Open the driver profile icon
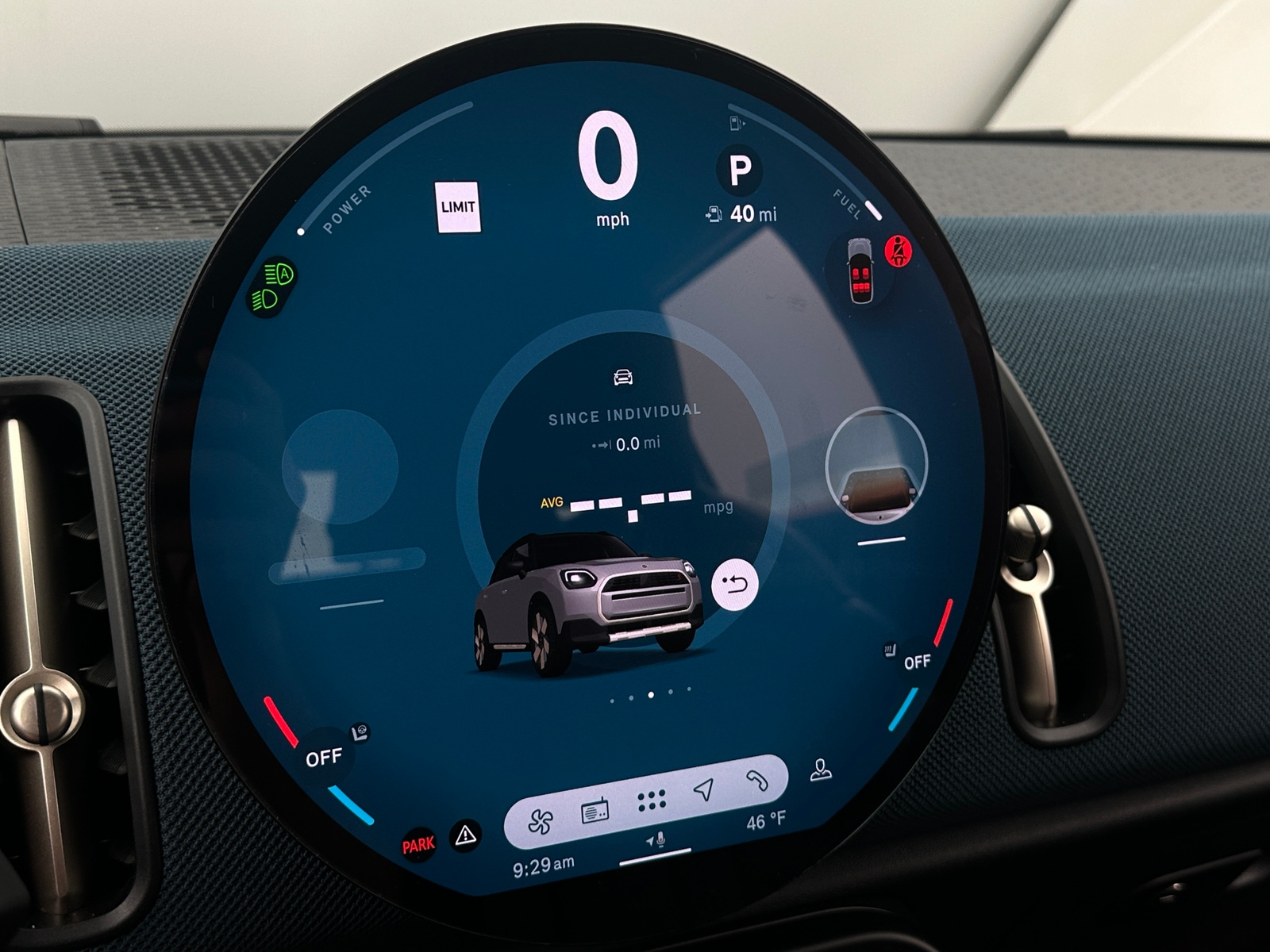The height and width of the screenshot is (952, 1270). pyautogui.click(x=822, y=768)
